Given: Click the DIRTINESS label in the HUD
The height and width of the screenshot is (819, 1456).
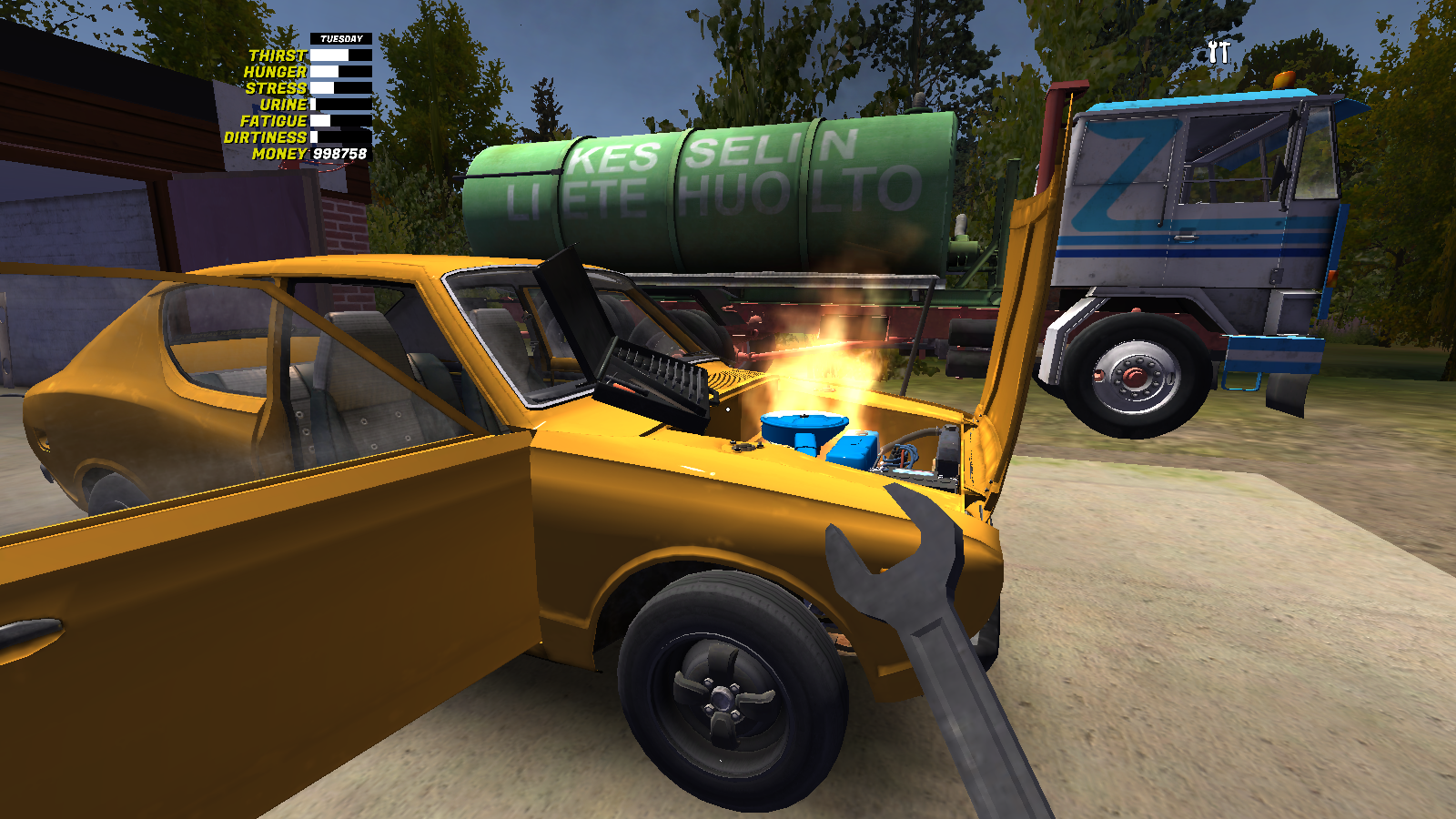Looking at the screenshot, I should [267, 138].
